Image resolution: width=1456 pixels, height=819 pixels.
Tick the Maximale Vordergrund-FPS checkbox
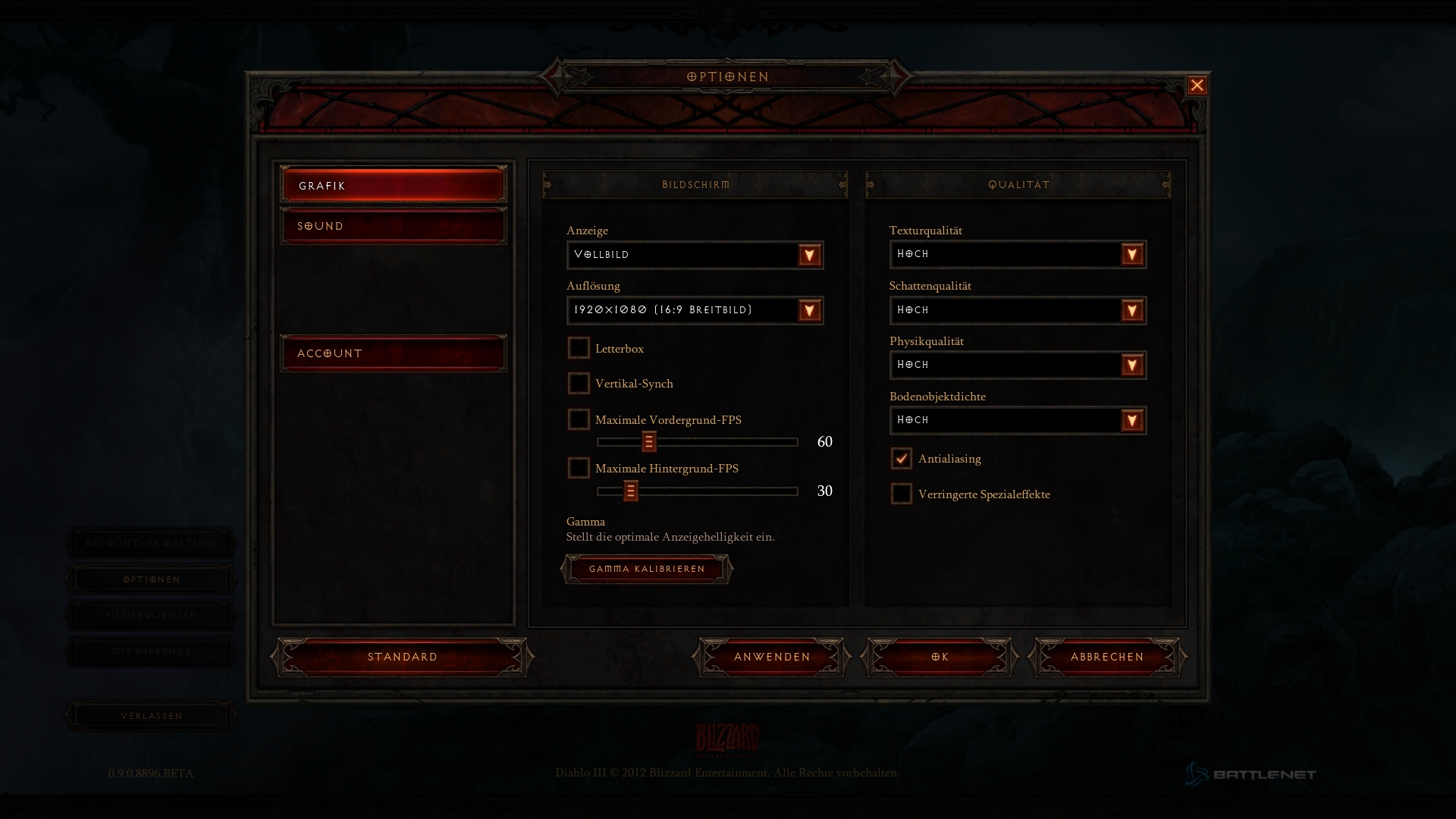click(579, 419)
